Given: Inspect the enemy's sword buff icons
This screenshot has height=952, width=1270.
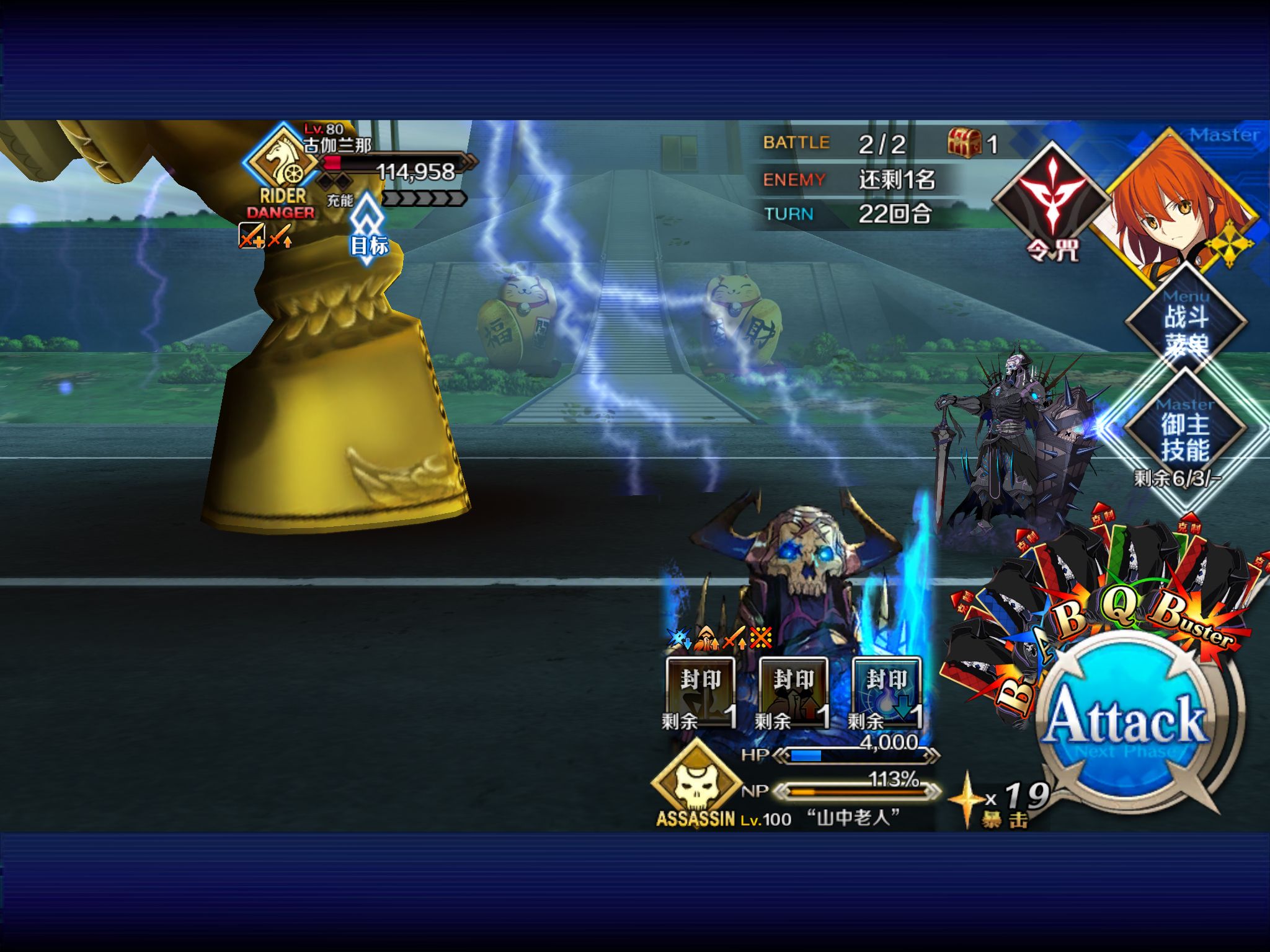Looking at the screenshot, I should (266, 236).
